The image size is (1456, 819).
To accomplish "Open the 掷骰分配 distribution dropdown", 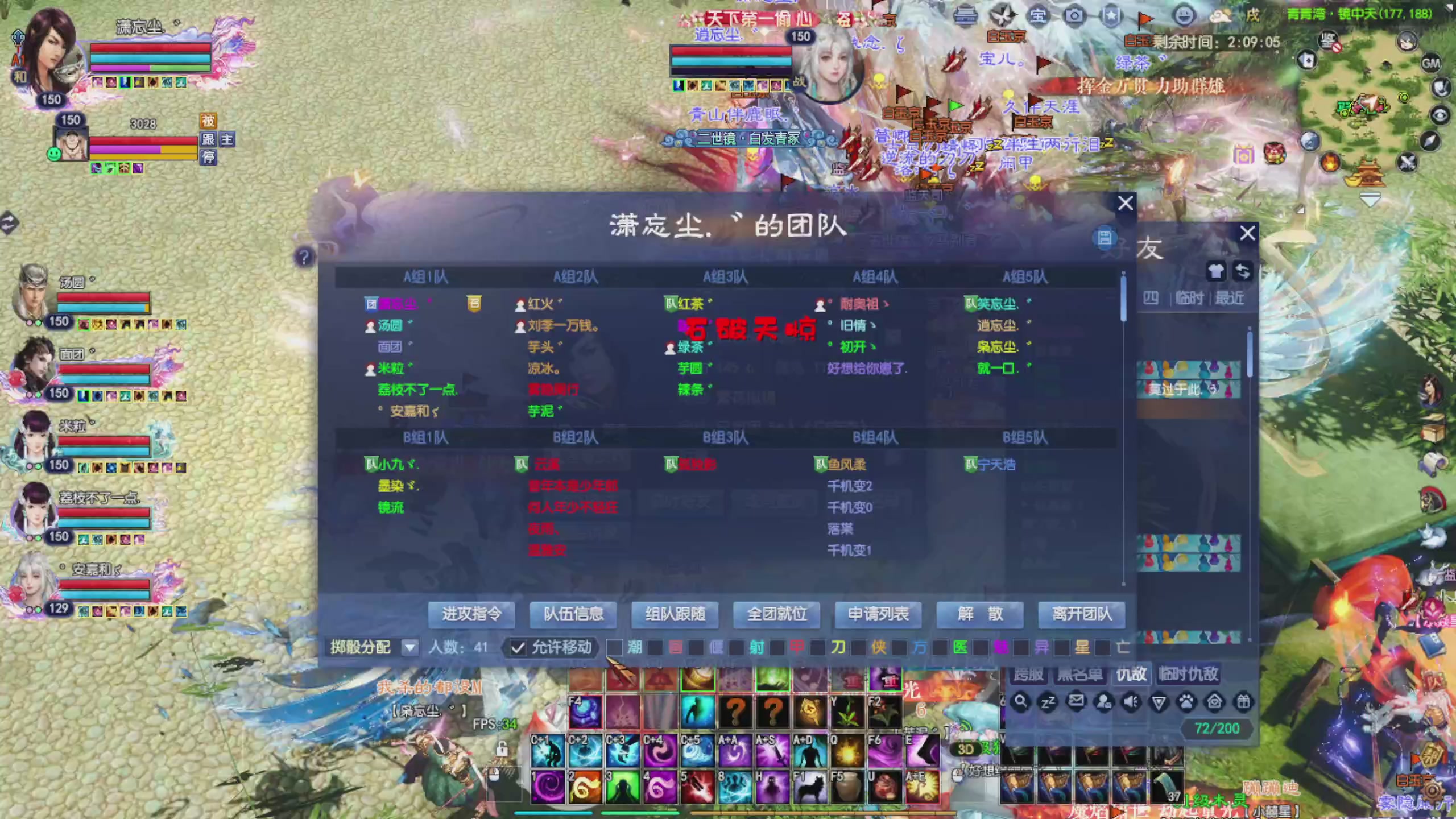I will click(410, 648).
